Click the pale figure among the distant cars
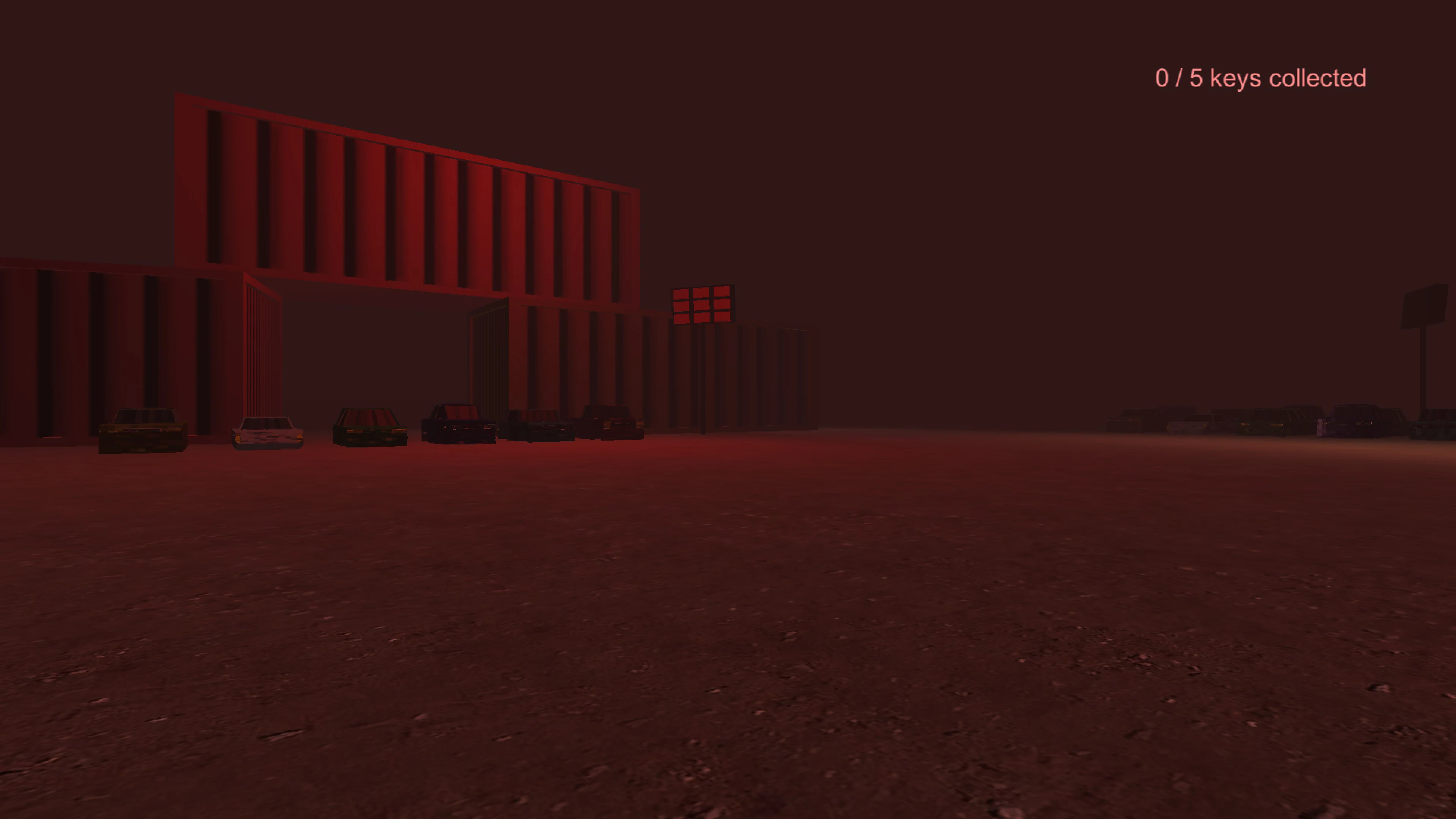 [1320, 428]
